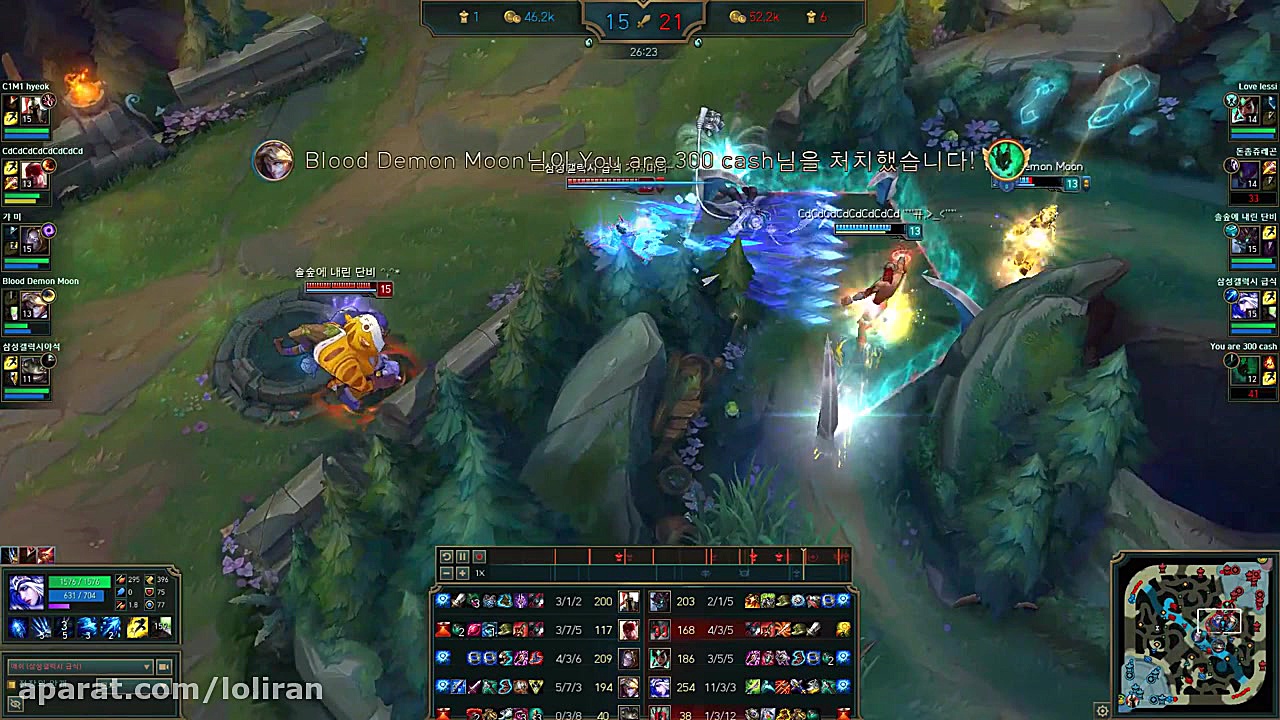This screenshot has width=1280, height=720.
Task: Click the attack damage stat icon
Action: click(x=121, y=580)
